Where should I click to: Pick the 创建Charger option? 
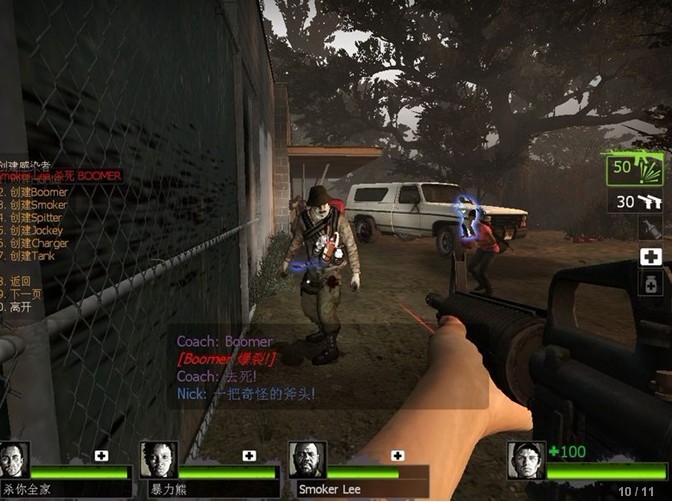[x=38, y=243]
